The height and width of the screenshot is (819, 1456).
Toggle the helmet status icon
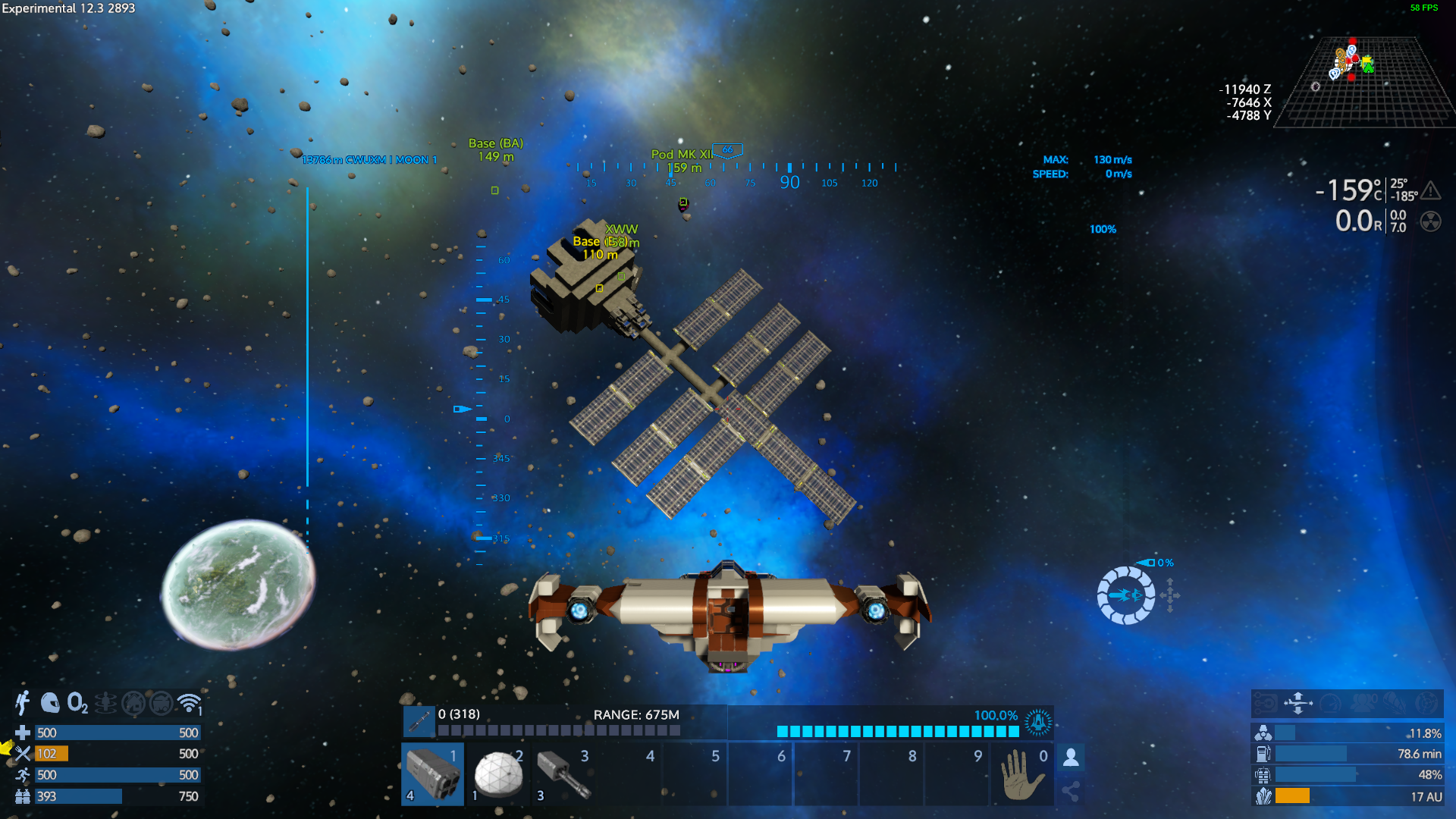click(x=50, y=703)
